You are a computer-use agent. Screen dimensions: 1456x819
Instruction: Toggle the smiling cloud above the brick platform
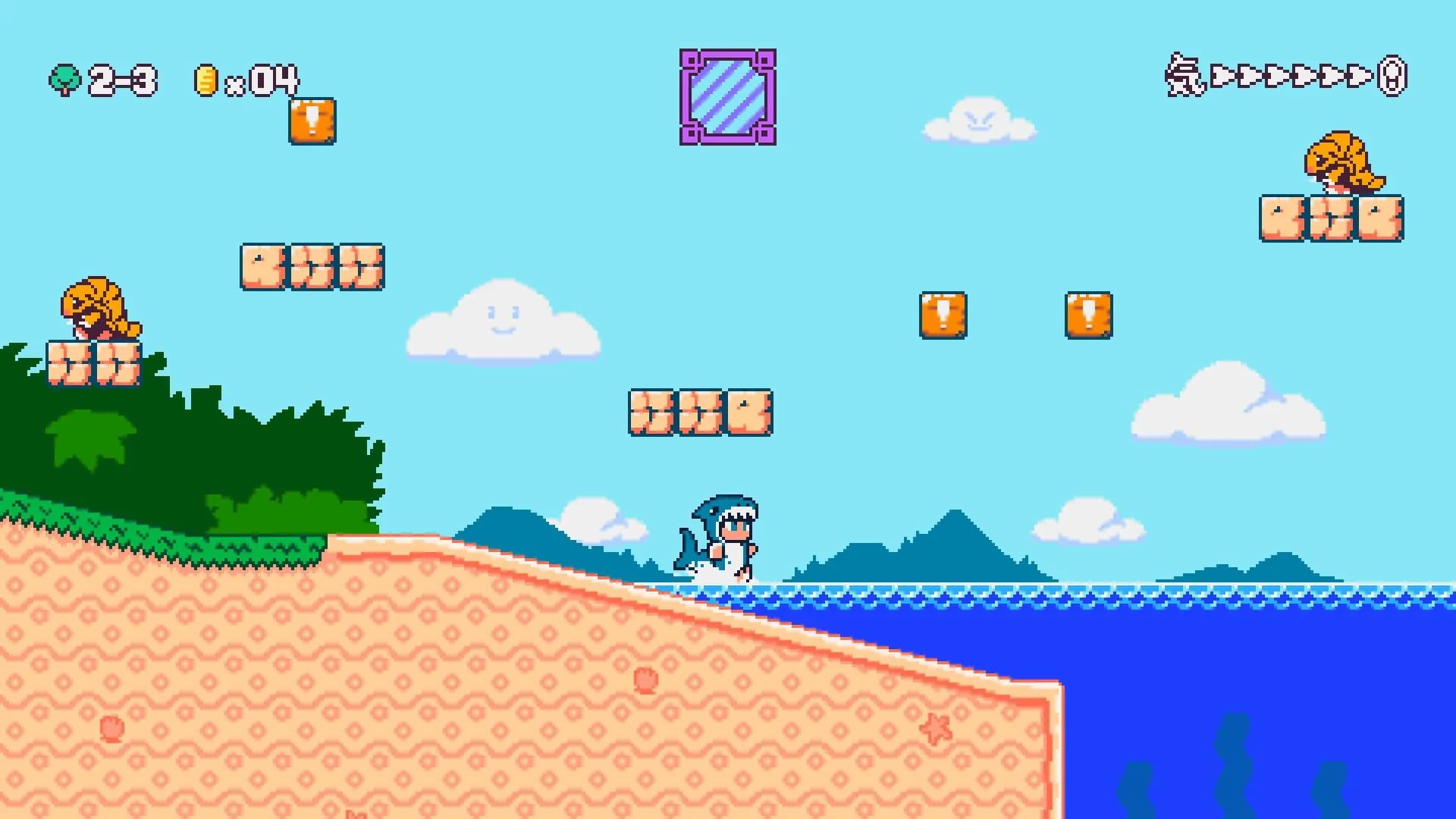pyautogui.click(x=500, y=322)
